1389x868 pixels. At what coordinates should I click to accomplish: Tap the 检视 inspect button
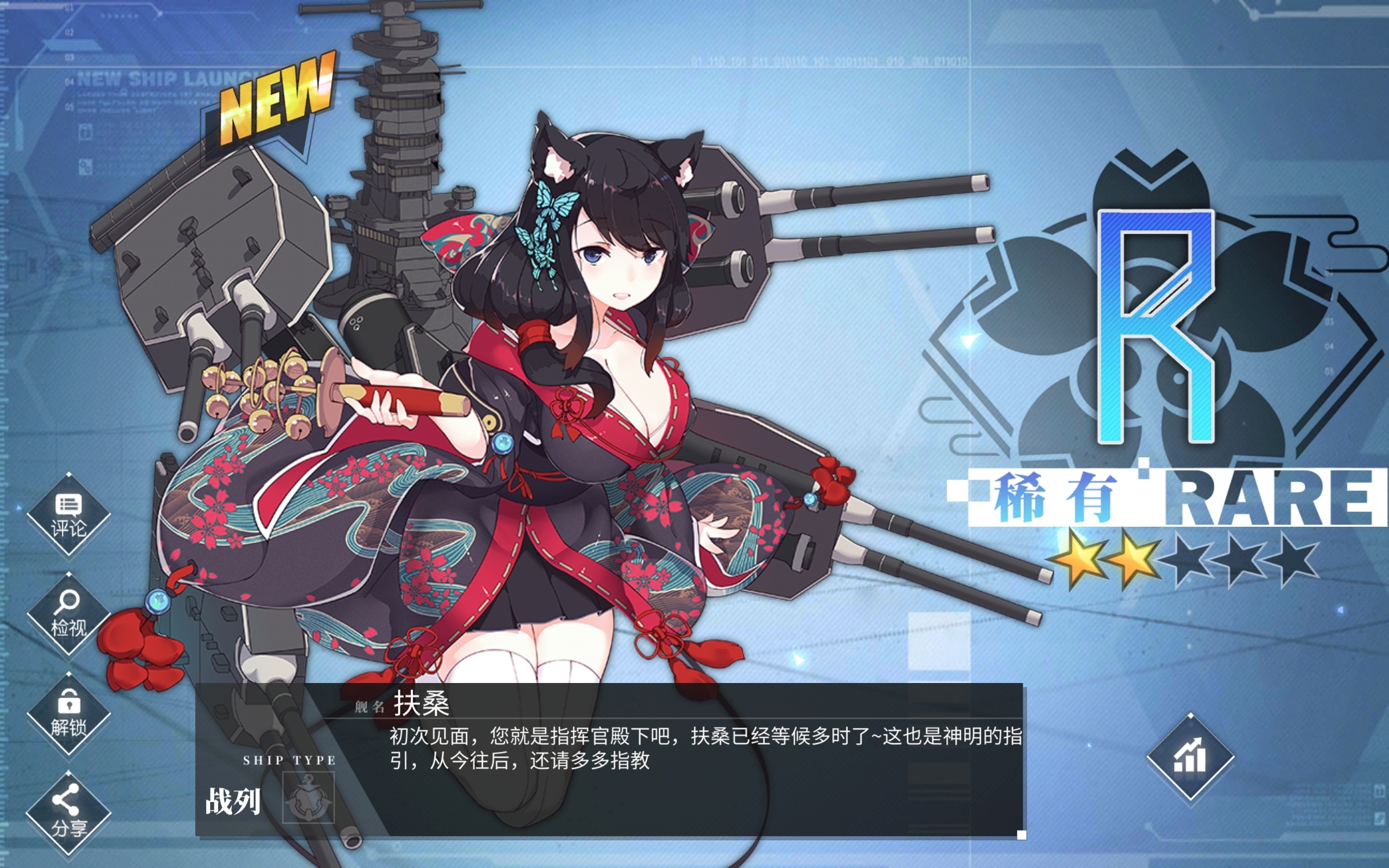click(68, 614)
